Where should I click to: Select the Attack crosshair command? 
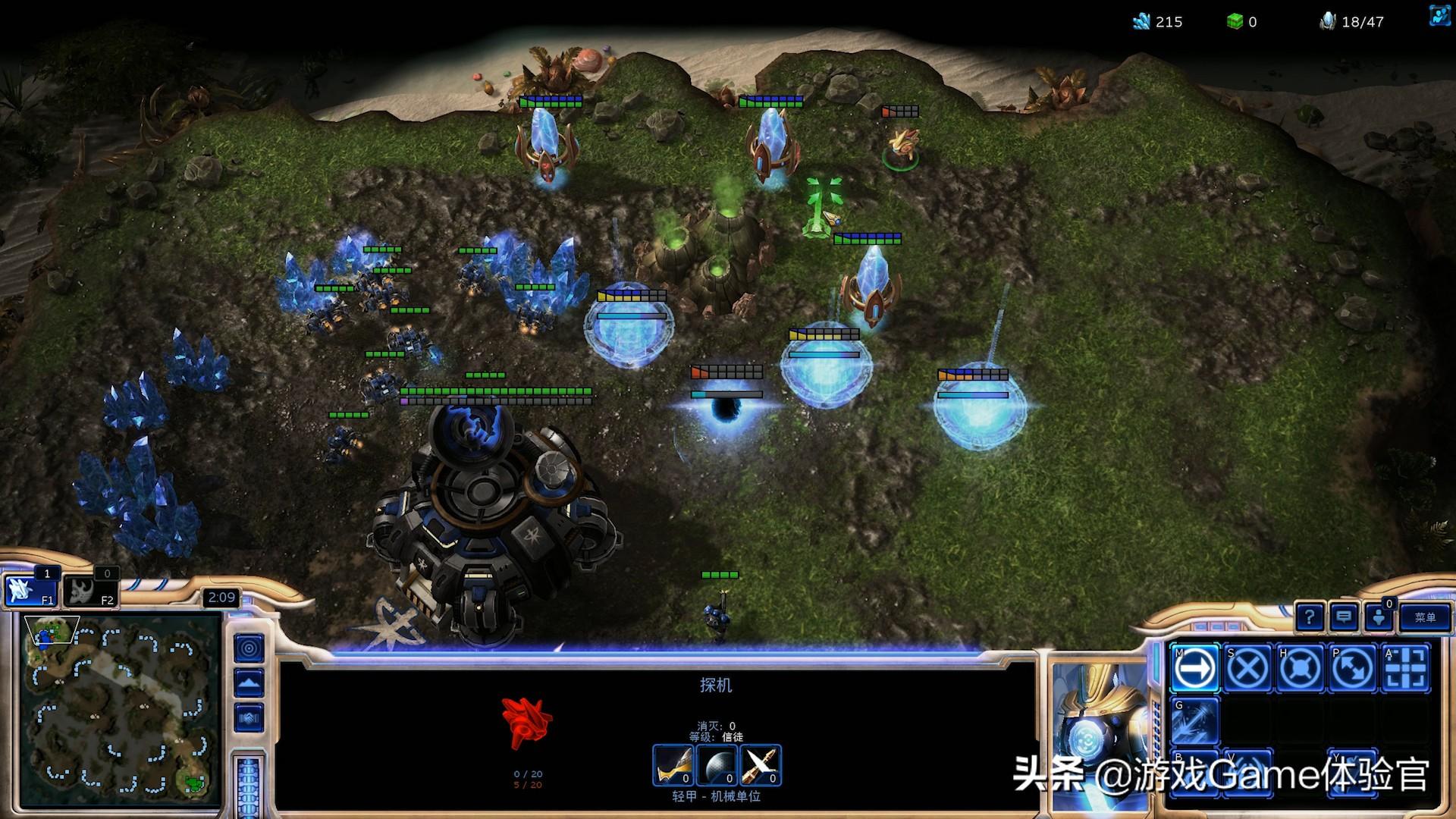click(1405, 669)
